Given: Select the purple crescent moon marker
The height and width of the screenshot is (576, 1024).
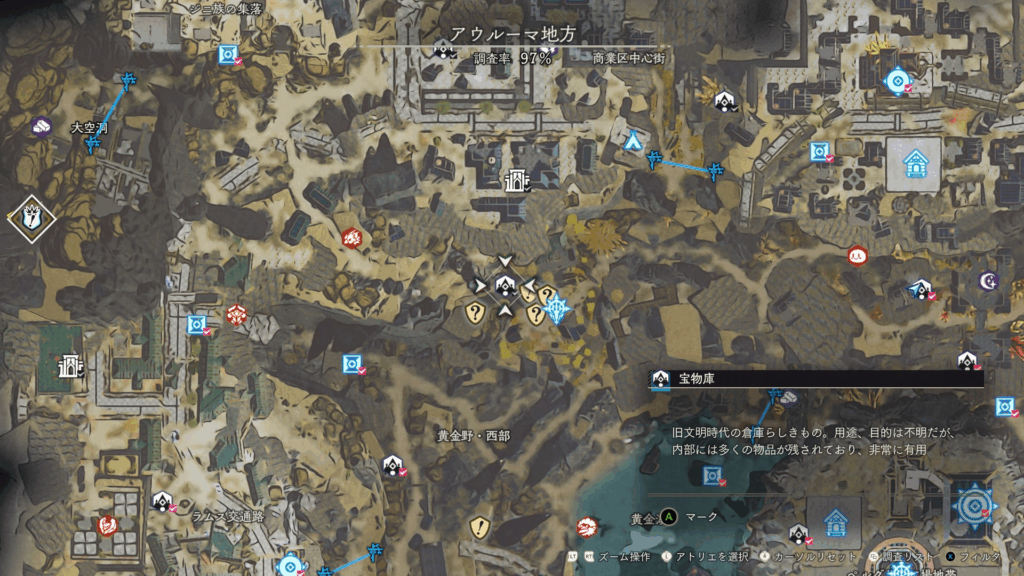Looking at the screenshot, I should [989, 281].
